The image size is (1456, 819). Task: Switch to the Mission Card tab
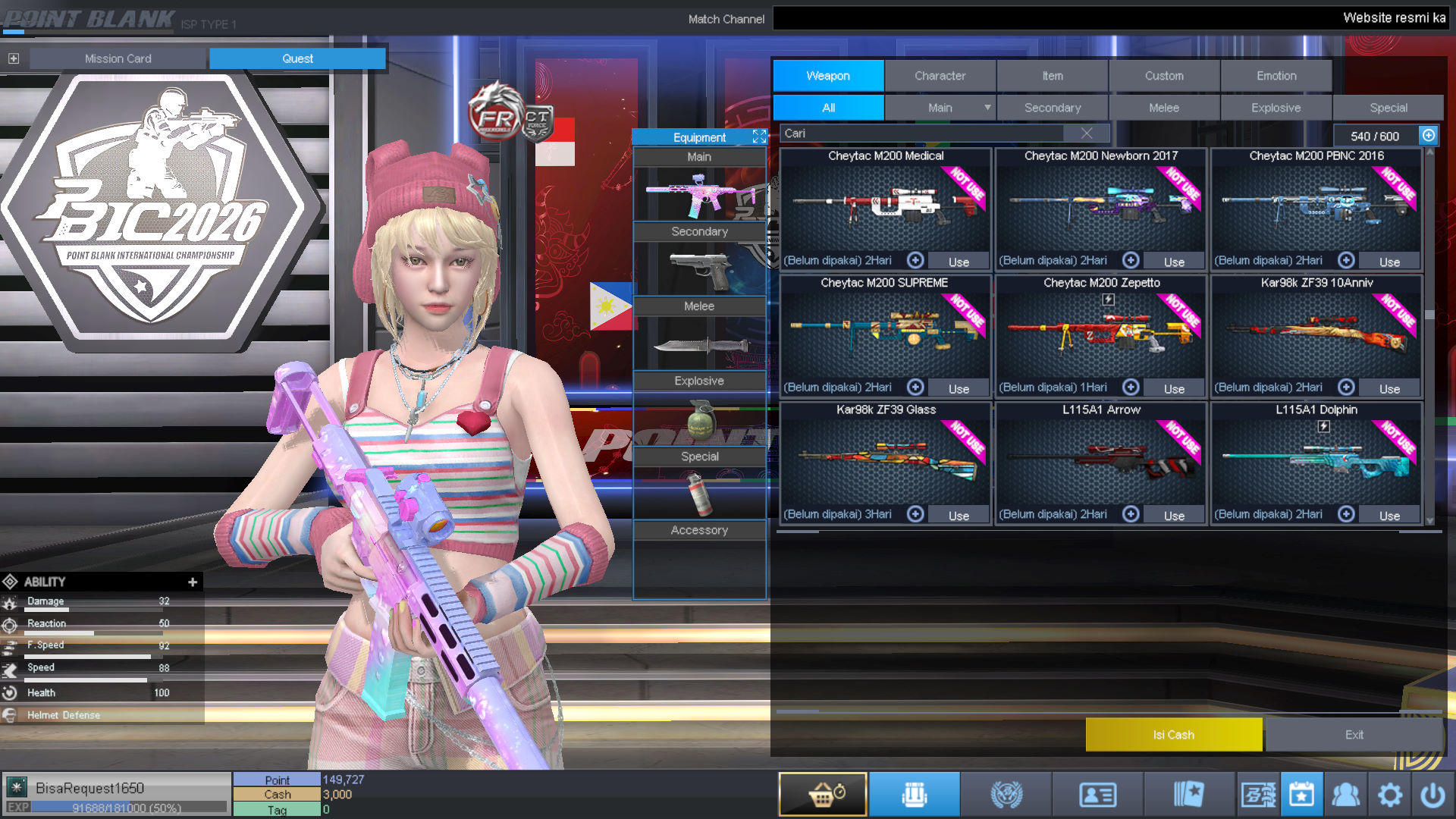pyautogui.click(x=118, y=58)
